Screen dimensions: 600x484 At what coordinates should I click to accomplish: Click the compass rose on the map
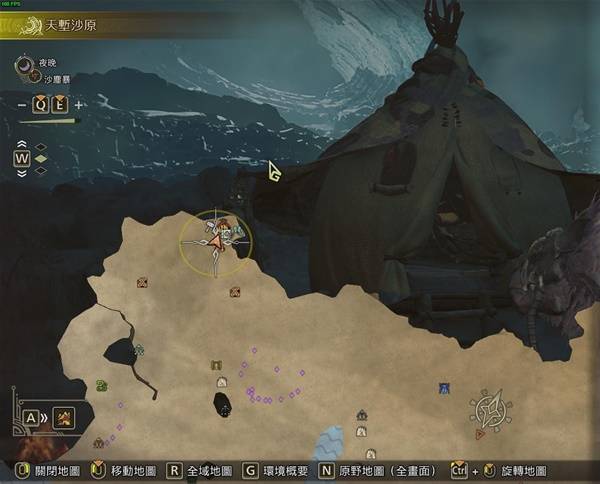[x=491, y=411]
